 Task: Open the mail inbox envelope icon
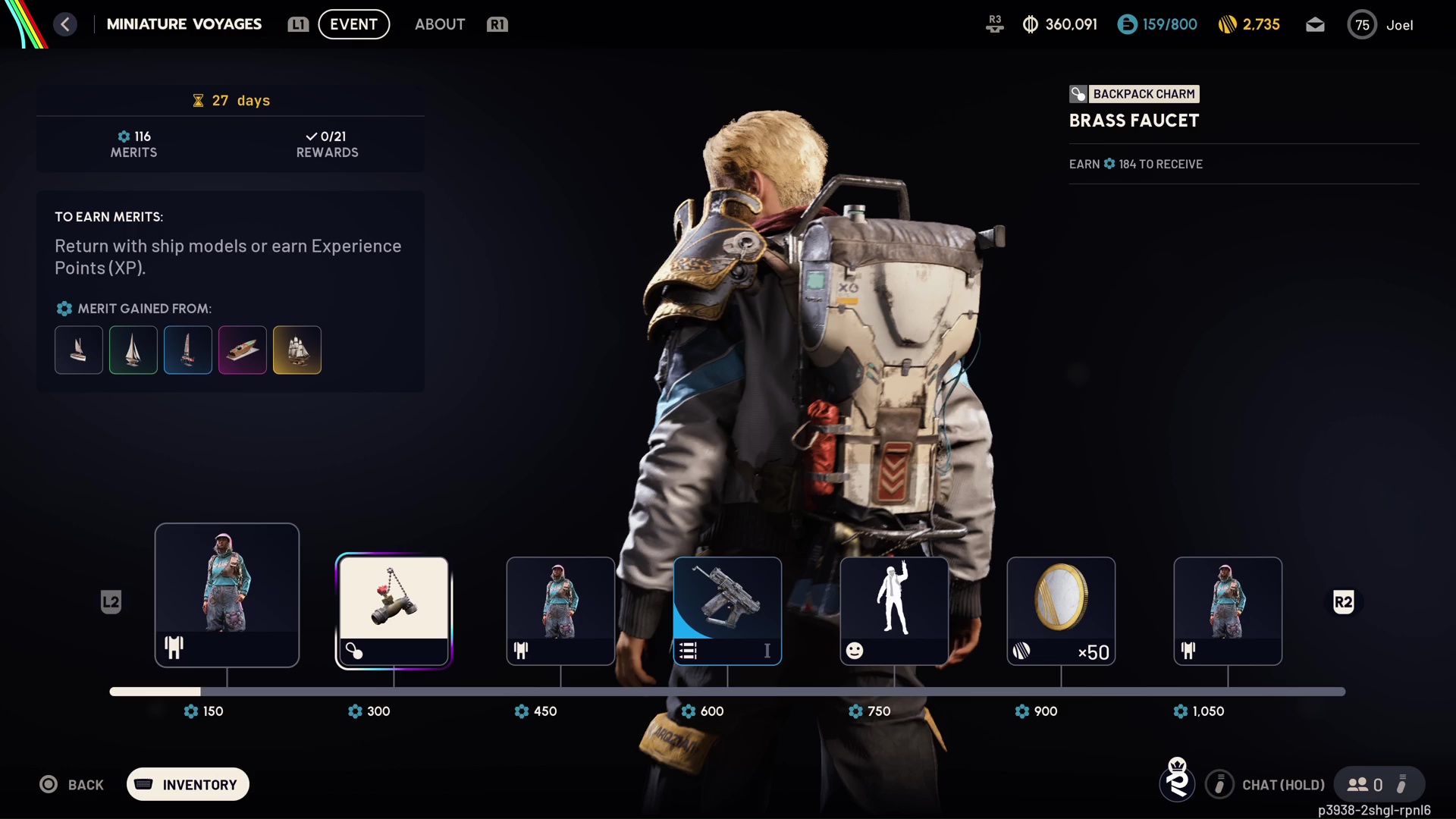click(1314, 24)
